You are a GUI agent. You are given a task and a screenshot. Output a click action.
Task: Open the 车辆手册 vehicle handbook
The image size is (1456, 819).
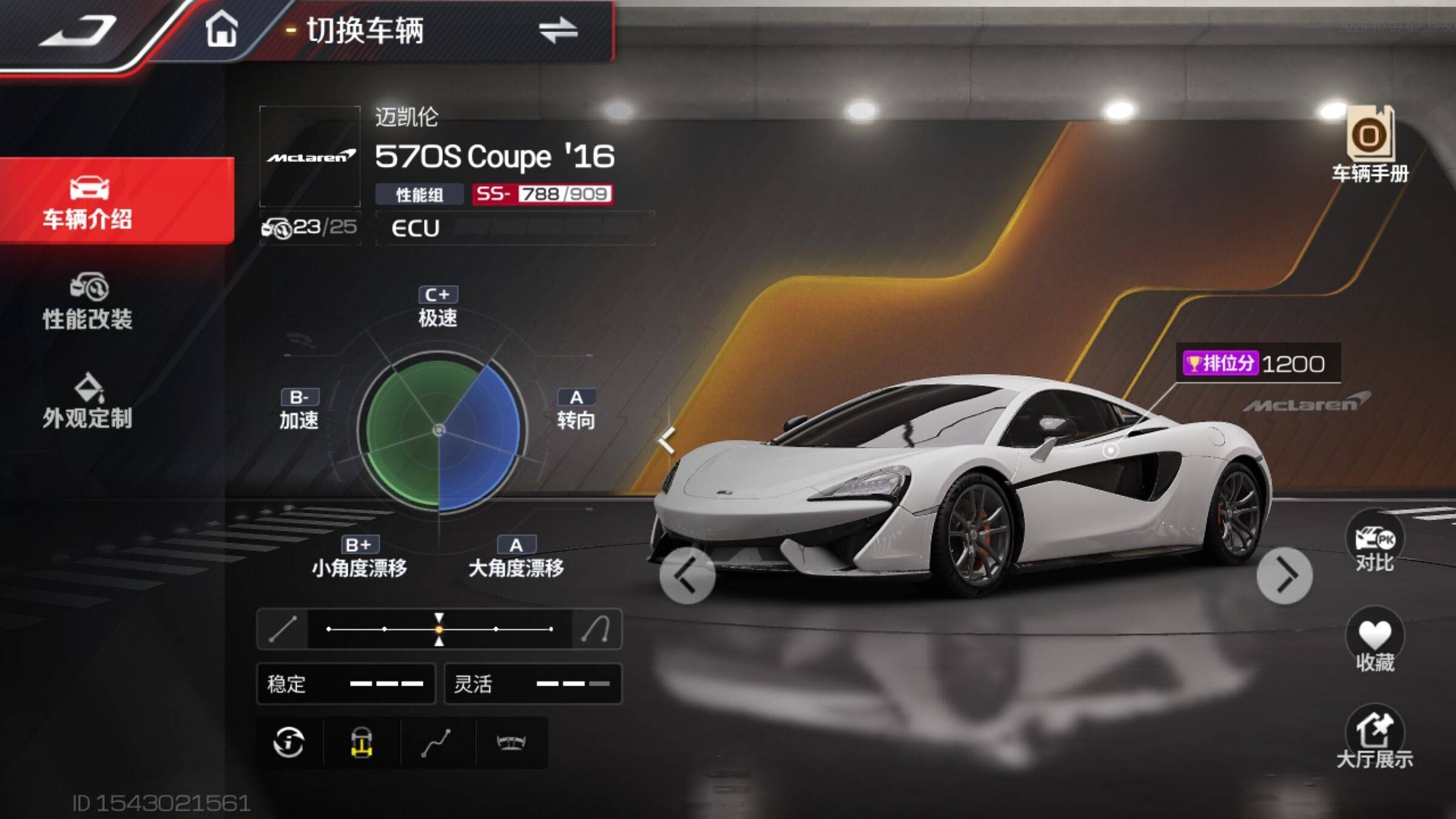point(1370,144)
